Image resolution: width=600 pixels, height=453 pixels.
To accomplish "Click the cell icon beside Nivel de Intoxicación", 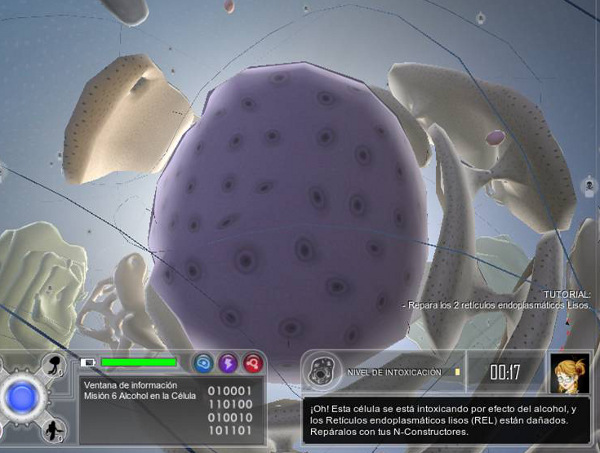I will 320,372.
